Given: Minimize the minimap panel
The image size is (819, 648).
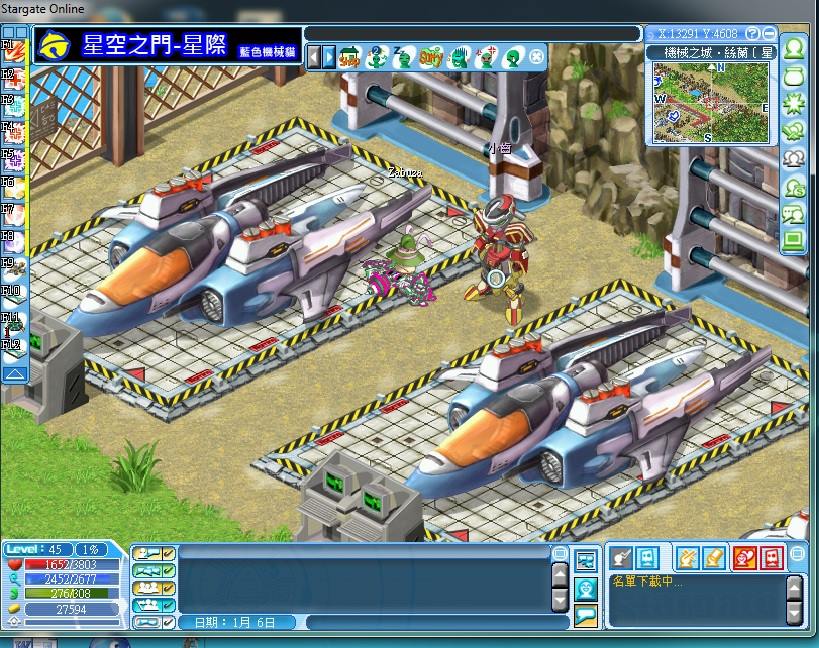Looking at the screenshot, I should click(x=768, y=33).
